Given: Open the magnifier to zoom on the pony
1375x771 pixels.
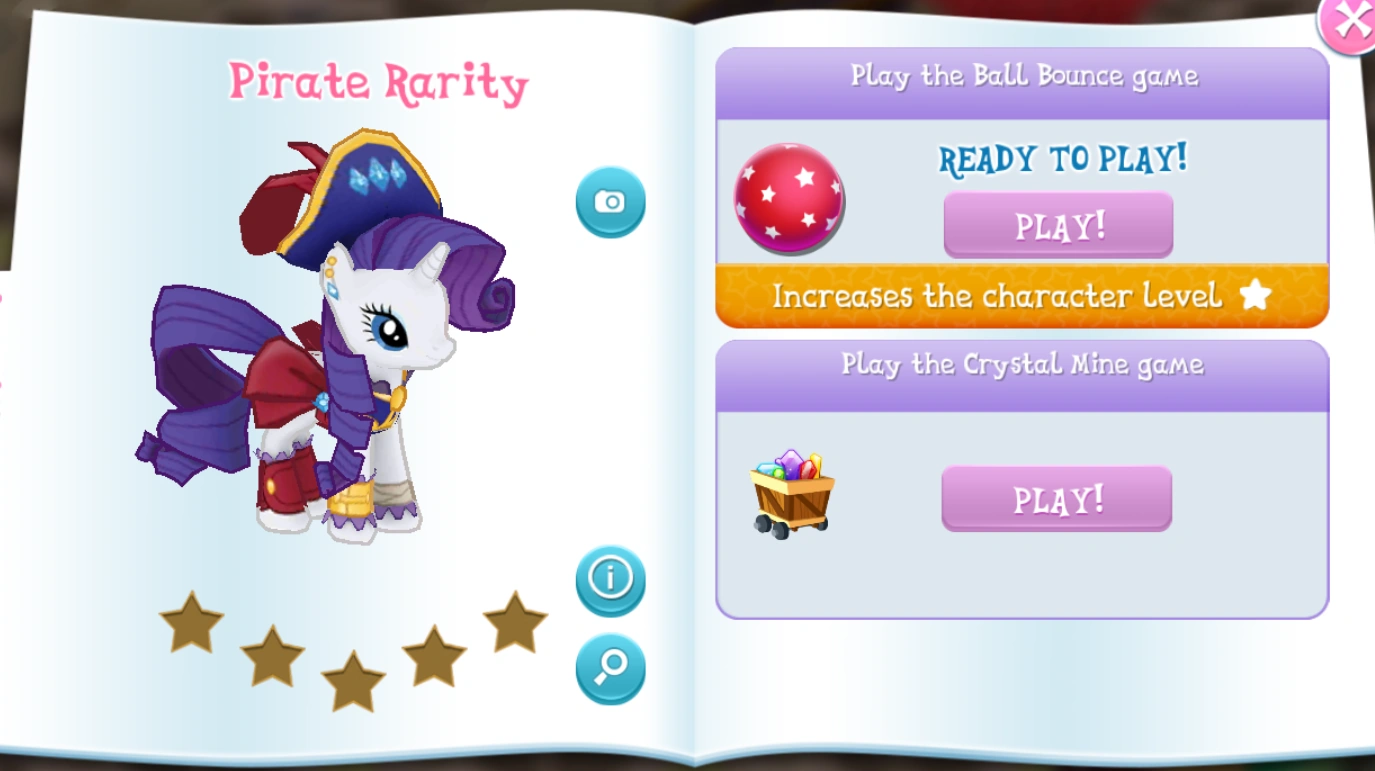Looking at the screenshot, I should (x=610, y=669).
